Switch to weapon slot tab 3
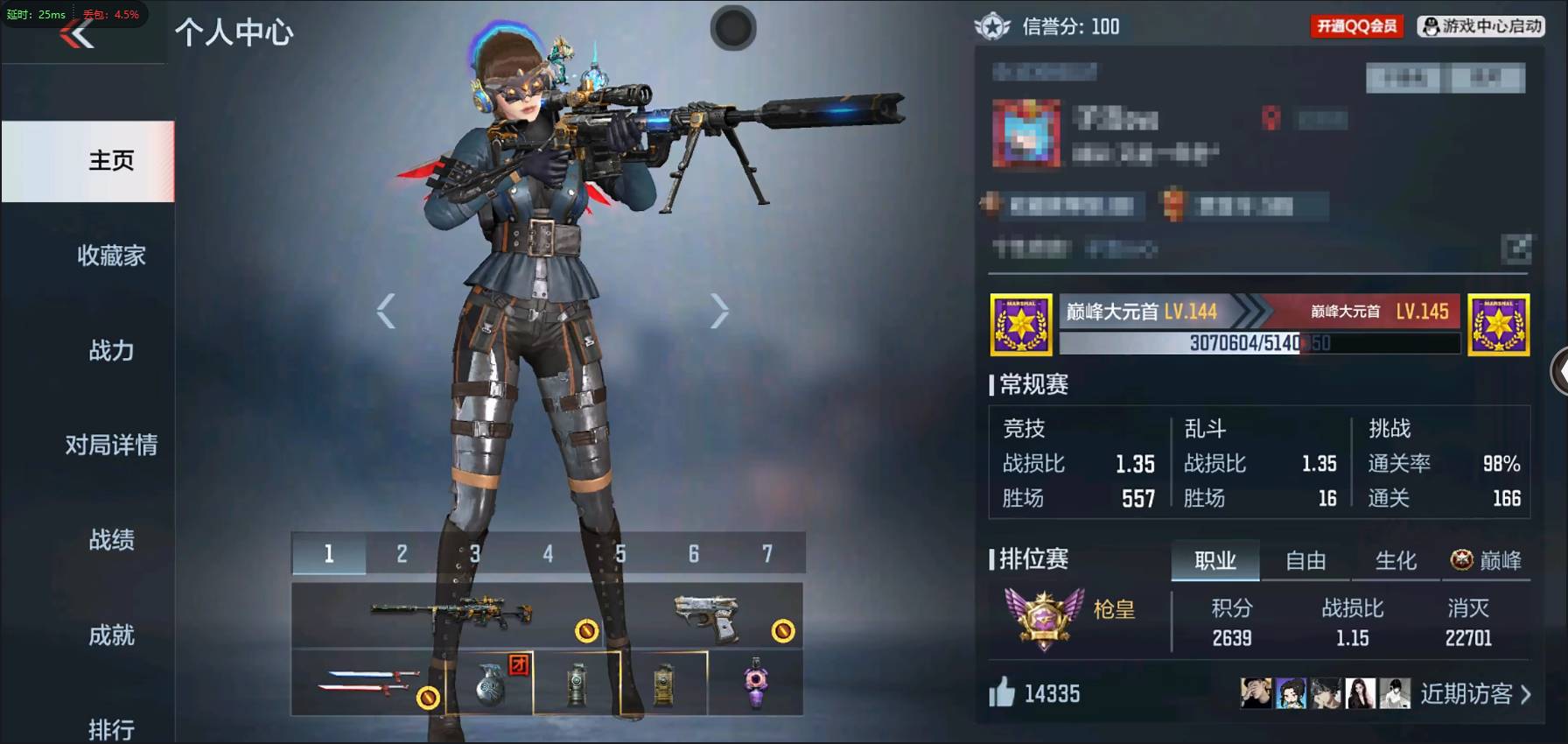This screenshot has height=744, width=1568. coord(475,553)
